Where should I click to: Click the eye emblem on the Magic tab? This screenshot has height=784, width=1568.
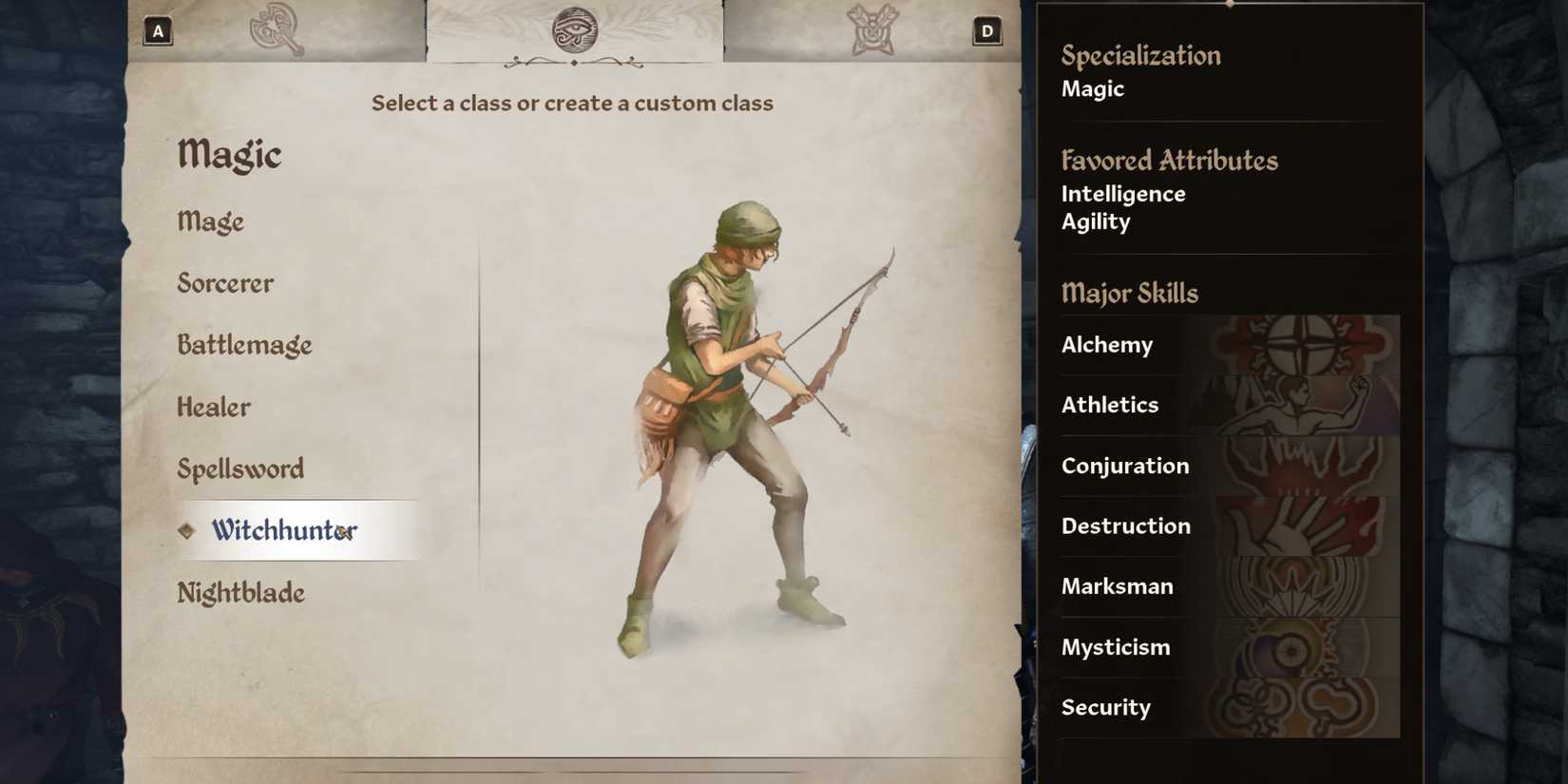575,30
